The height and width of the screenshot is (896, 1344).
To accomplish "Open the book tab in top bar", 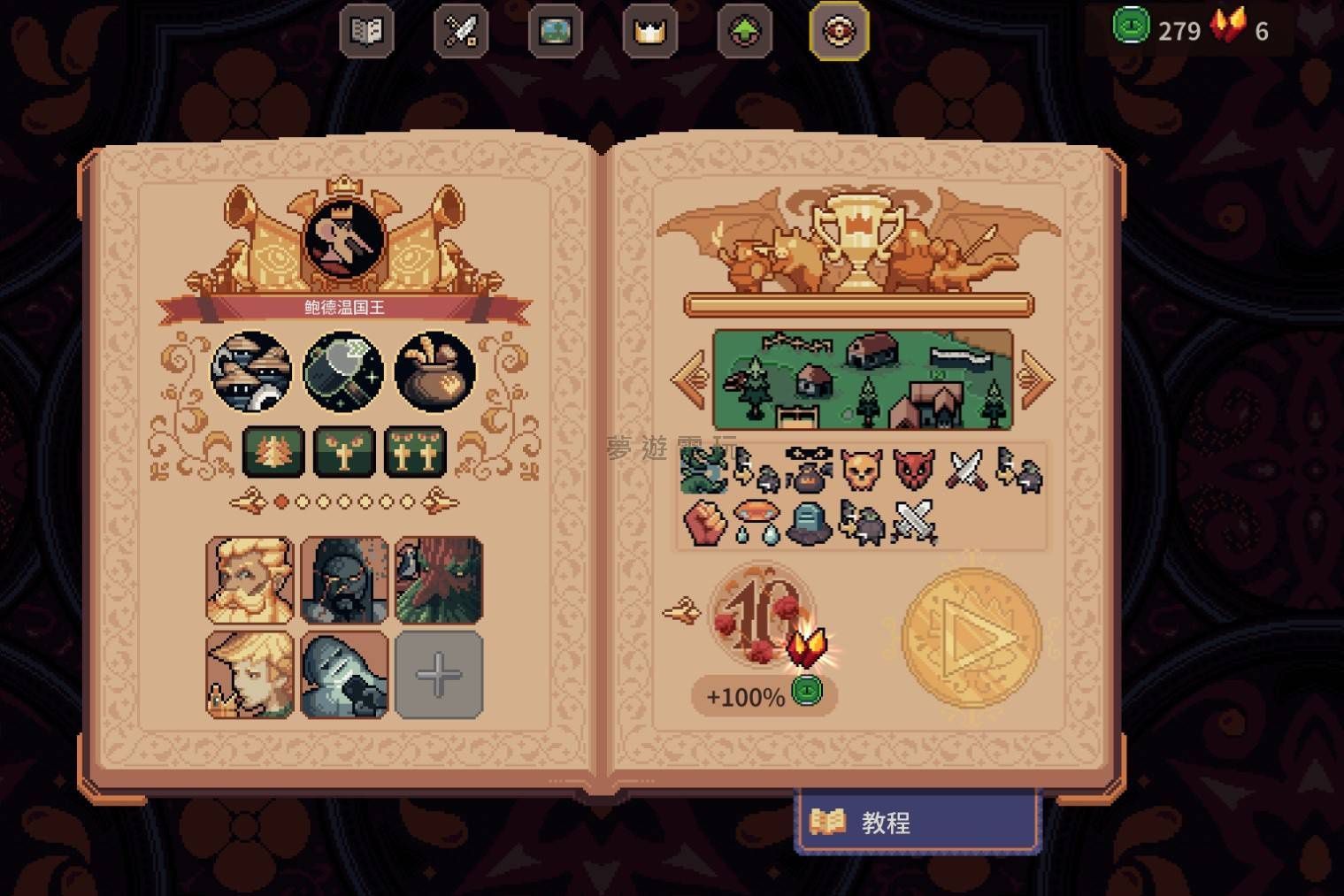I will [366, 33].
